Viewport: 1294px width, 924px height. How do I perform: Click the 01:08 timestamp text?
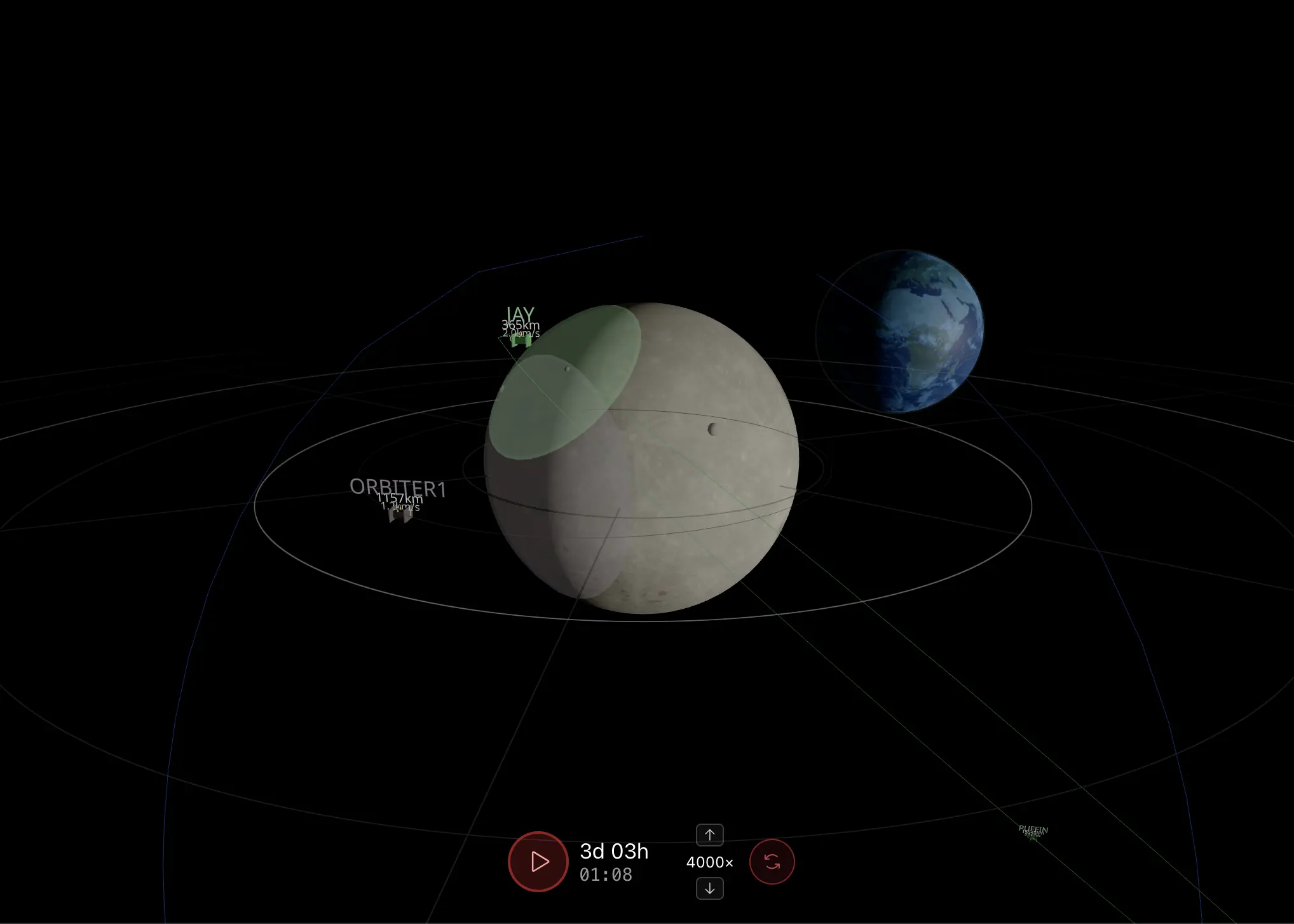[x=604, y=875]
